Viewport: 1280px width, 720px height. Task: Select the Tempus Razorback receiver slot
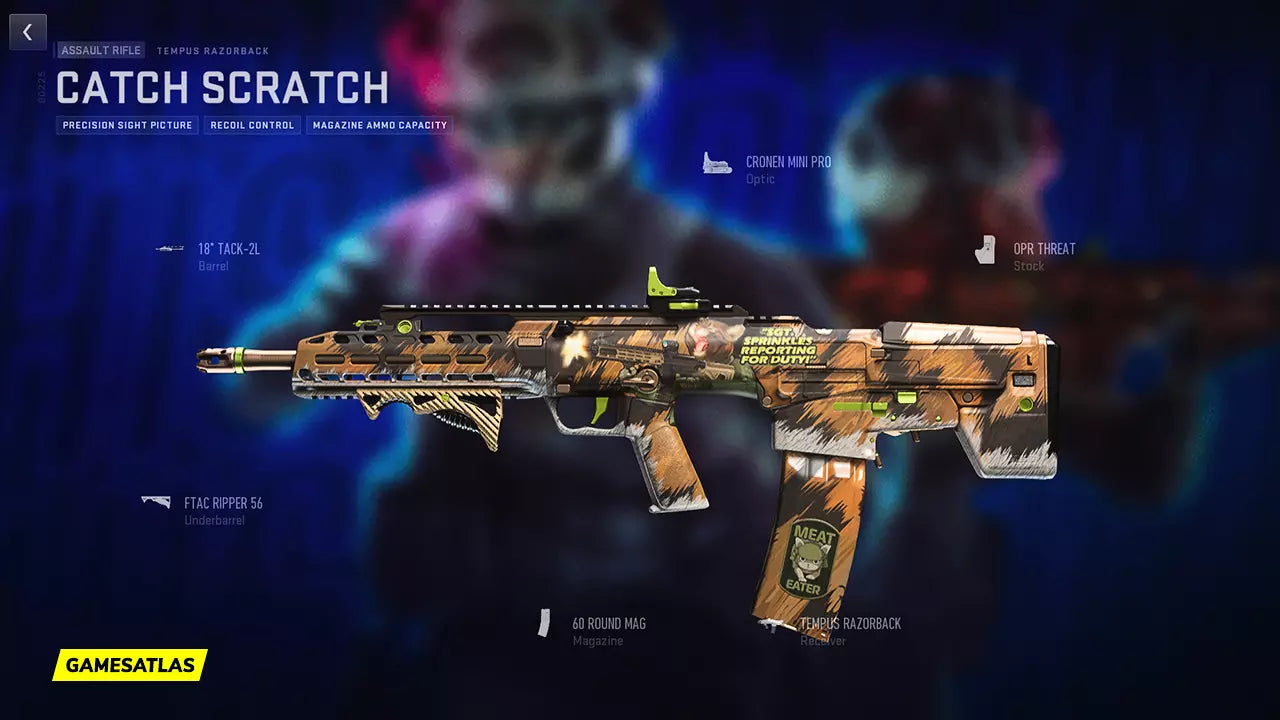pos(849,623)
